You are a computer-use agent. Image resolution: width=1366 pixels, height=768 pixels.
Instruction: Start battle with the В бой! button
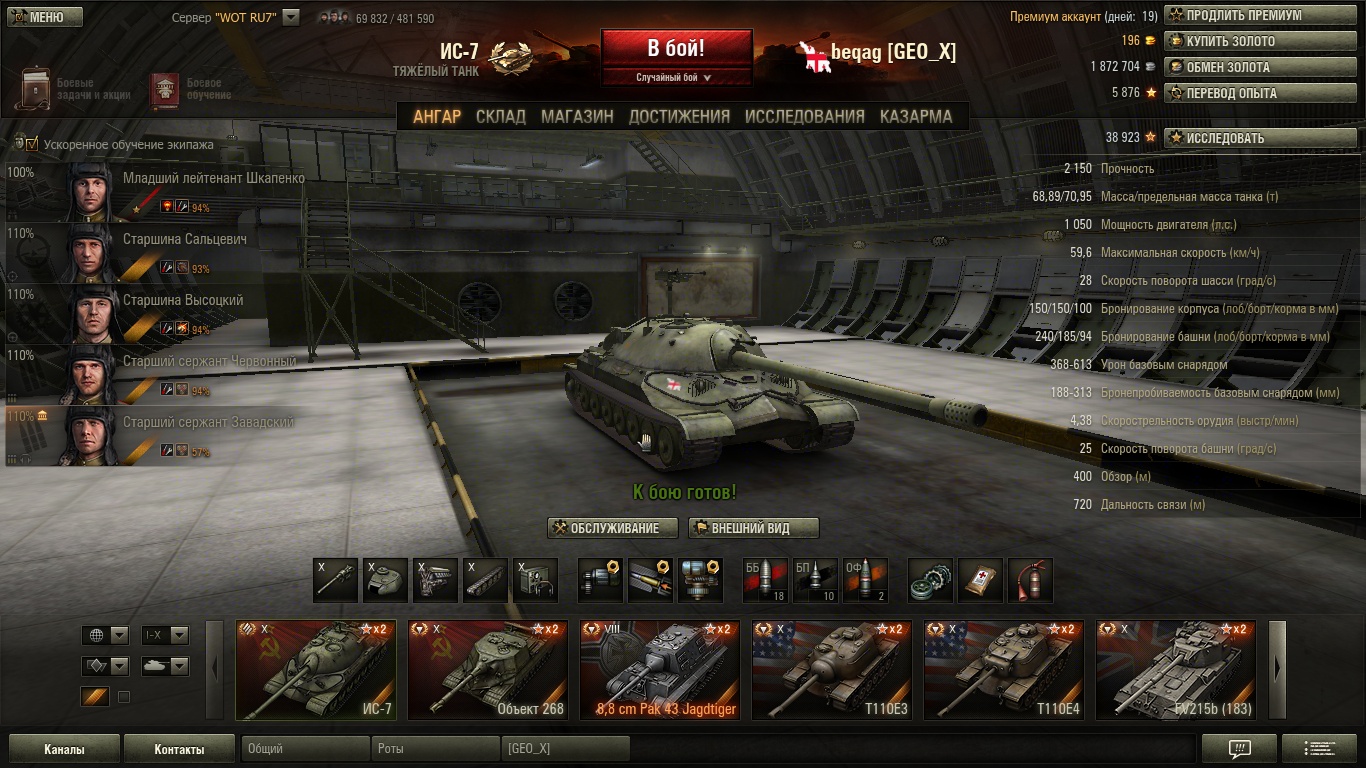[676, 48]
